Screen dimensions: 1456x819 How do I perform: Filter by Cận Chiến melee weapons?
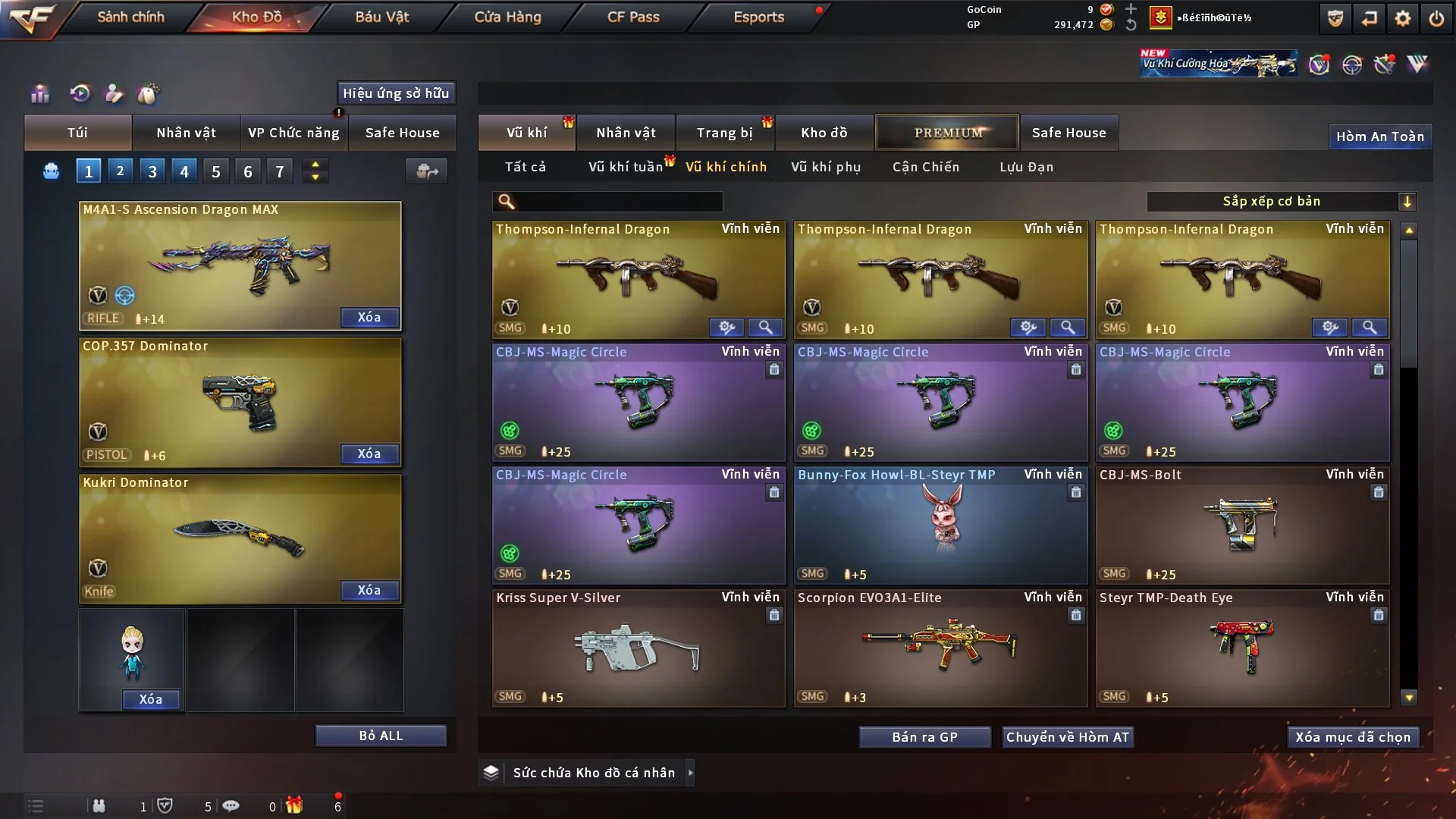925,167
